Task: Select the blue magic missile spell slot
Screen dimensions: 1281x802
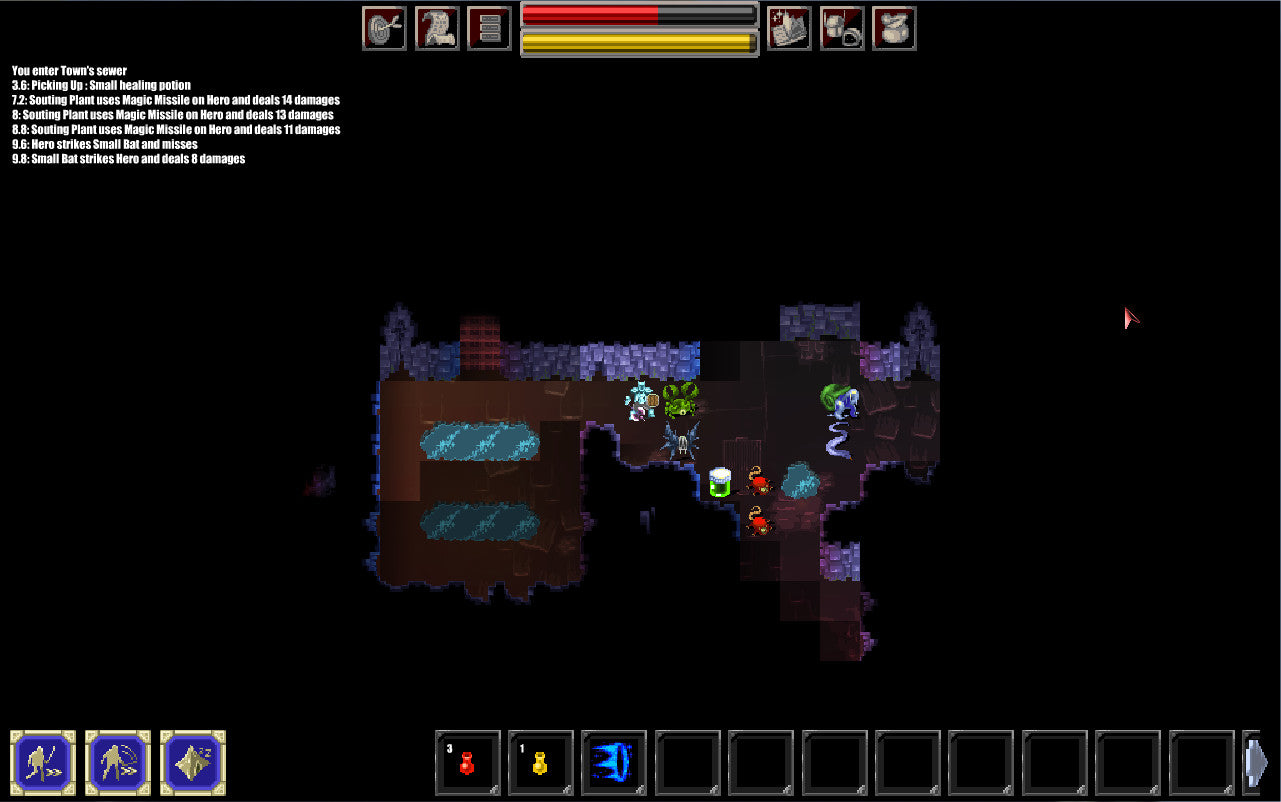Action: (x=614, y=763)
